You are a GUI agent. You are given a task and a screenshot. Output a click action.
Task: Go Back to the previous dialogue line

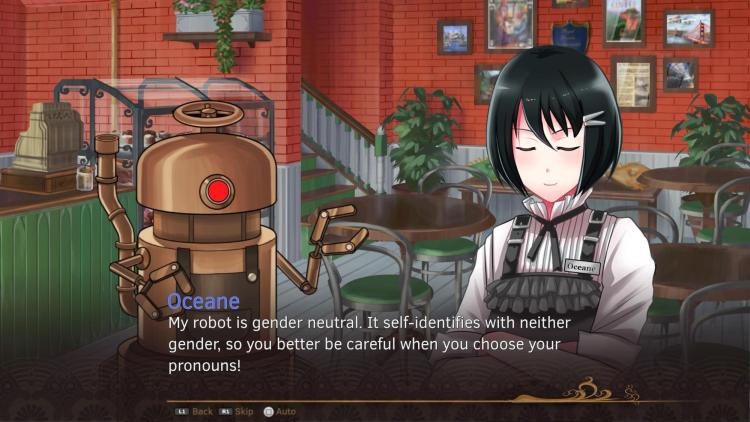(195, 411)
